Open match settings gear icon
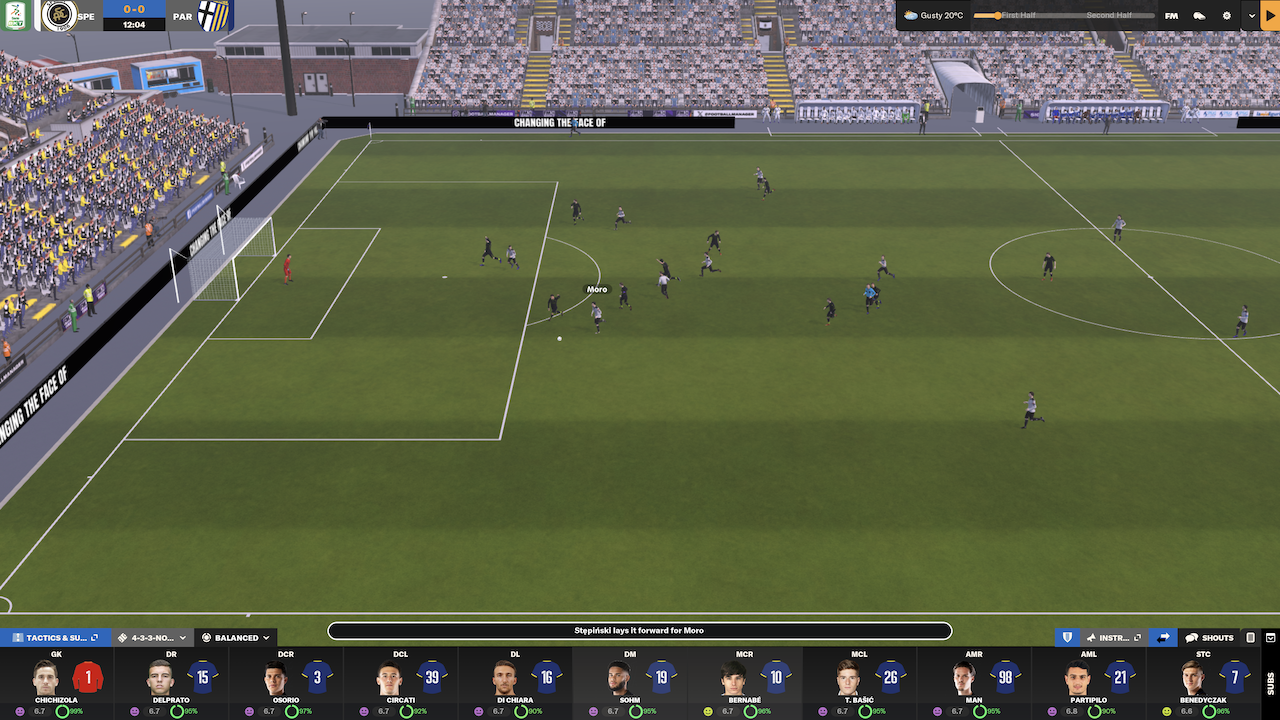 1227,16
